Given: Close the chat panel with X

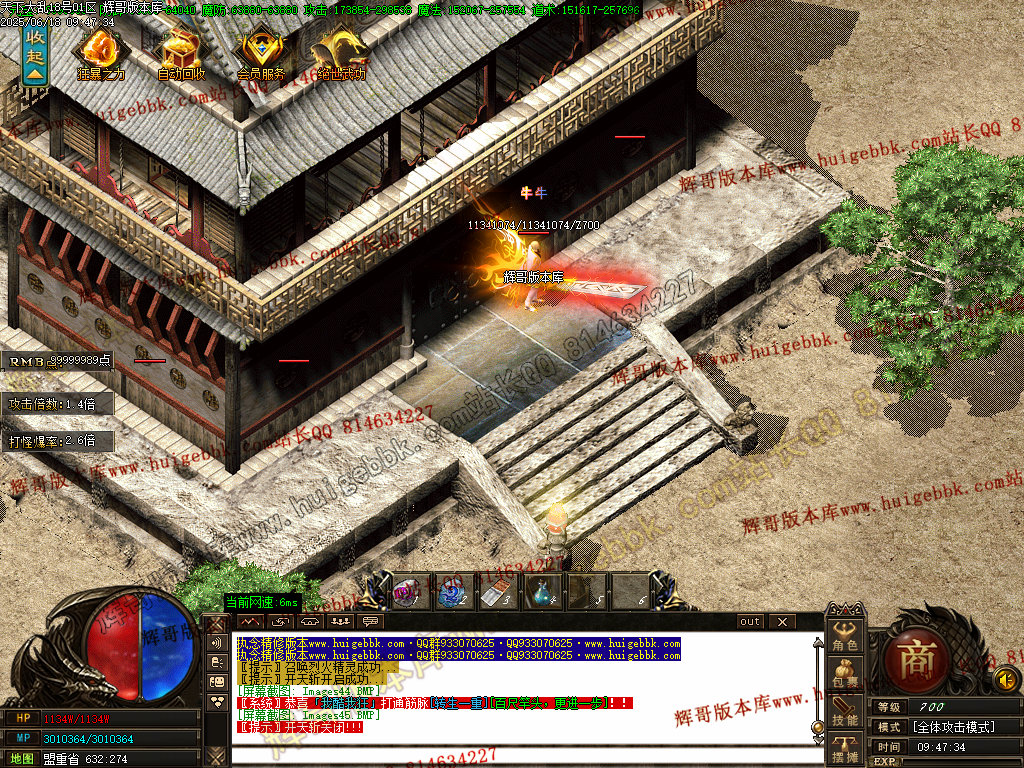Looking at the screenshot, I should pos(781,622).
